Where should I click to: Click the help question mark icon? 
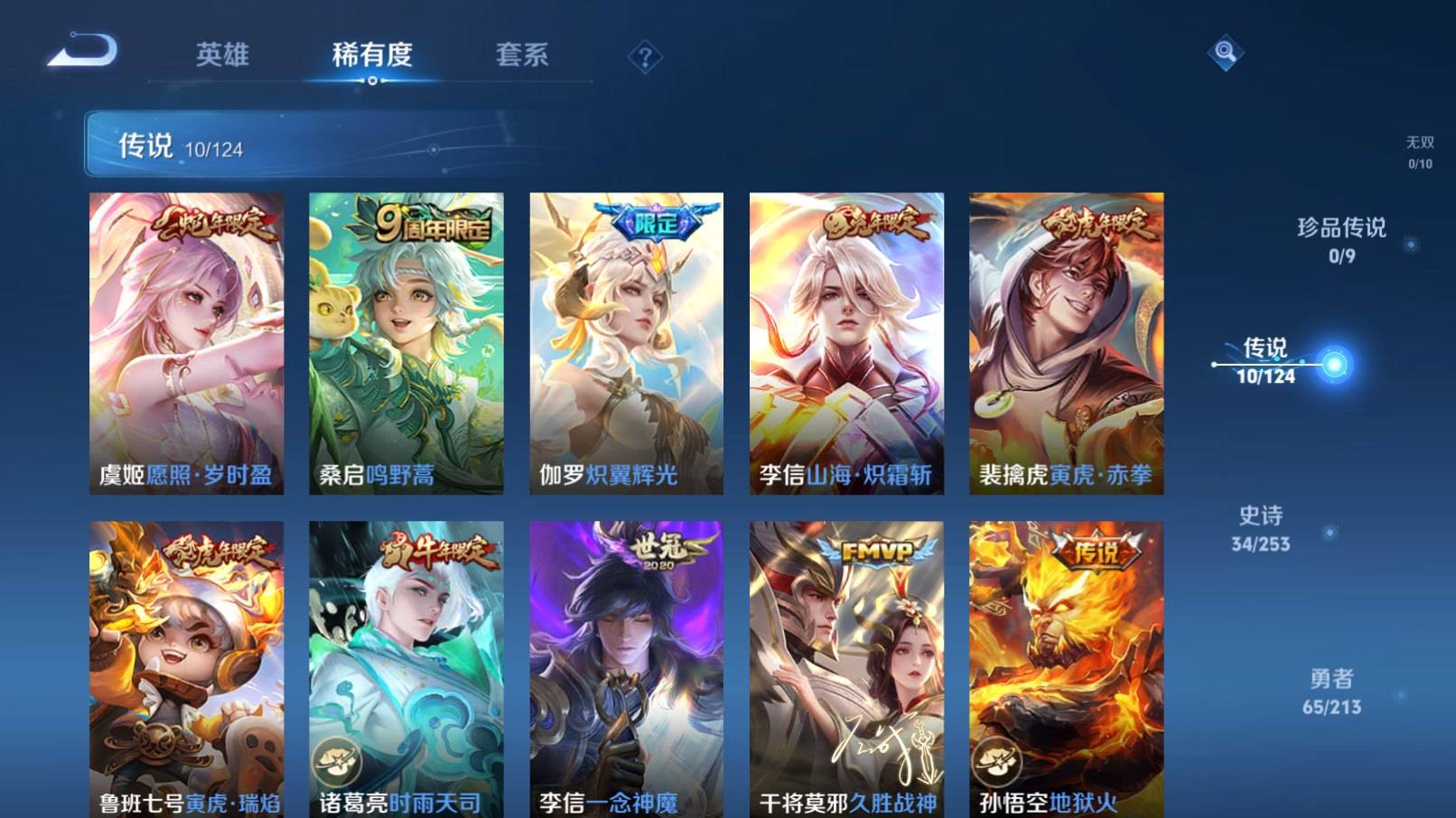pos(644,57)
